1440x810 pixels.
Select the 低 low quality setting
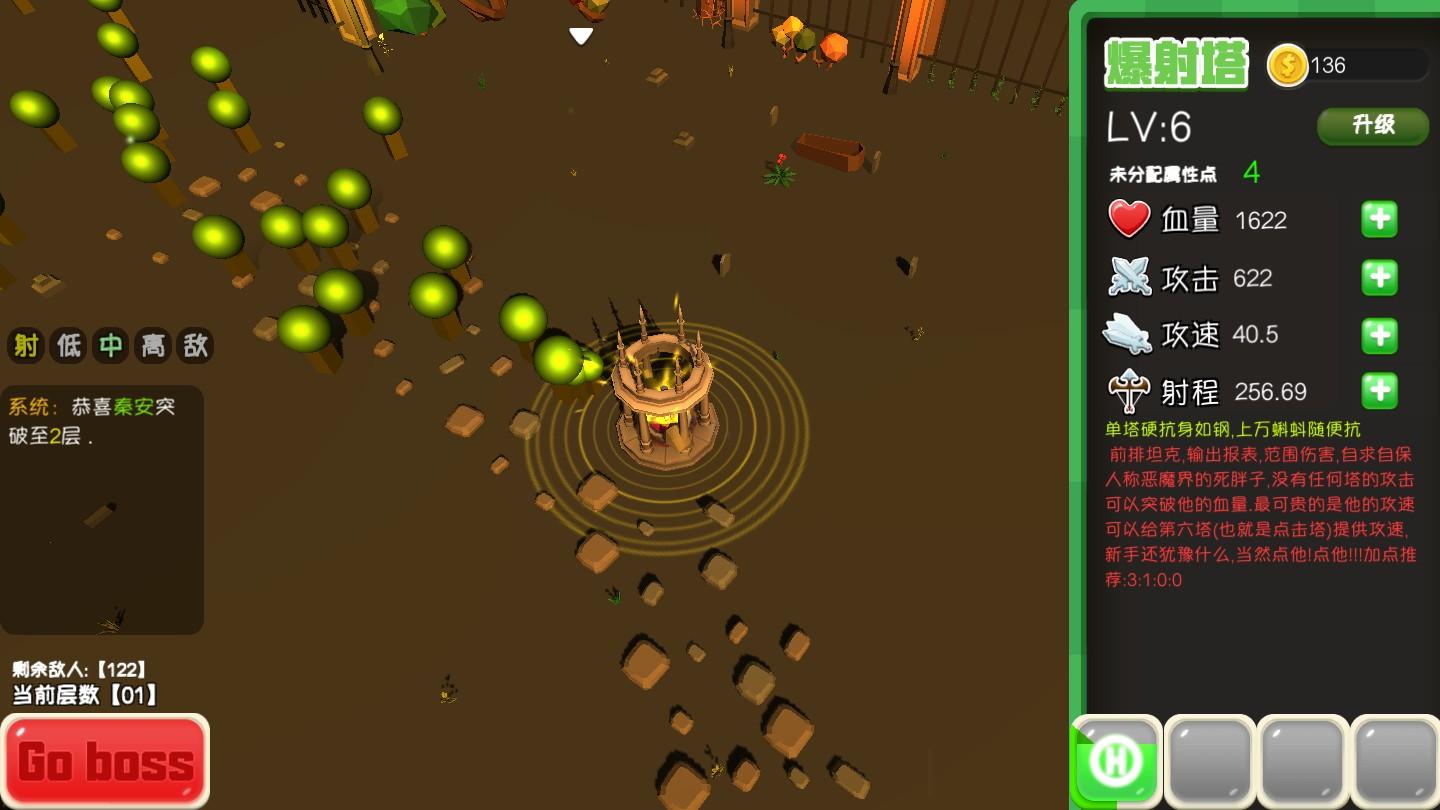point(68,346)
